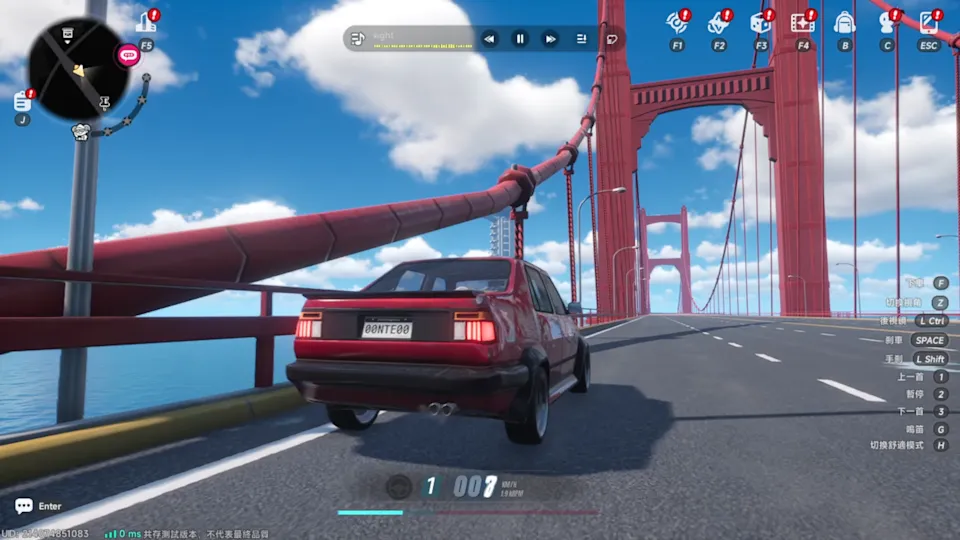Click the wanted-level character face icon
Screen dimensions: 960x540
[81, 131]
